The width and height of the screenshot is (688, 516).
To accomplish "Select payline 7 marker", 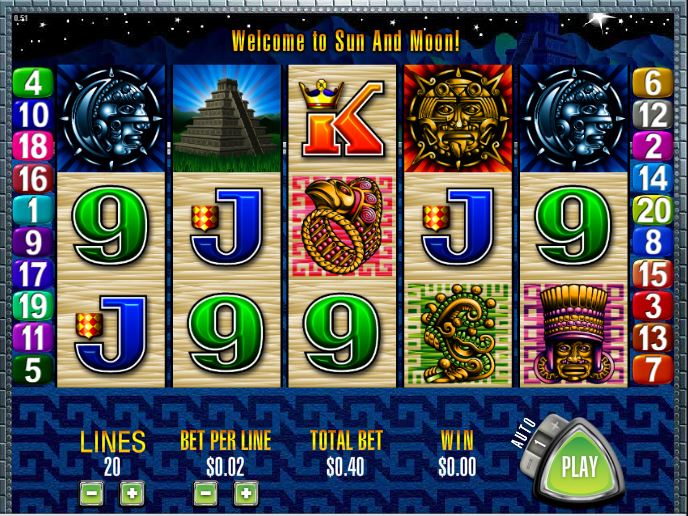I will [653, 369].
